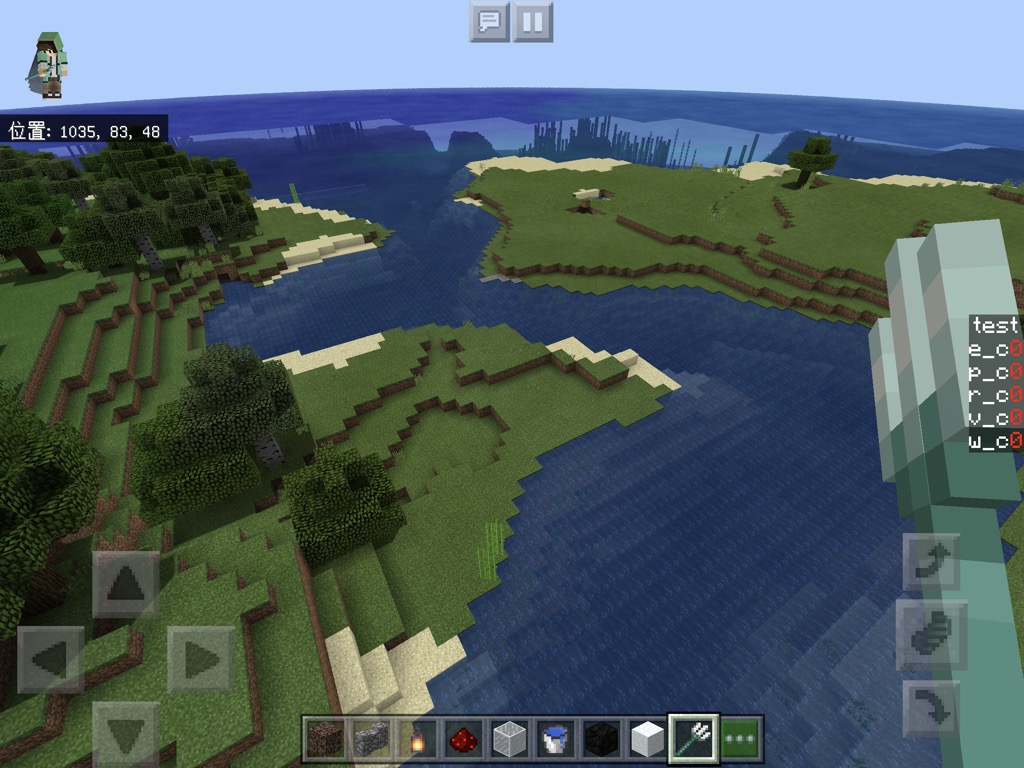
Task: Select the glass block hotbar slot
Action: point(508,739)
